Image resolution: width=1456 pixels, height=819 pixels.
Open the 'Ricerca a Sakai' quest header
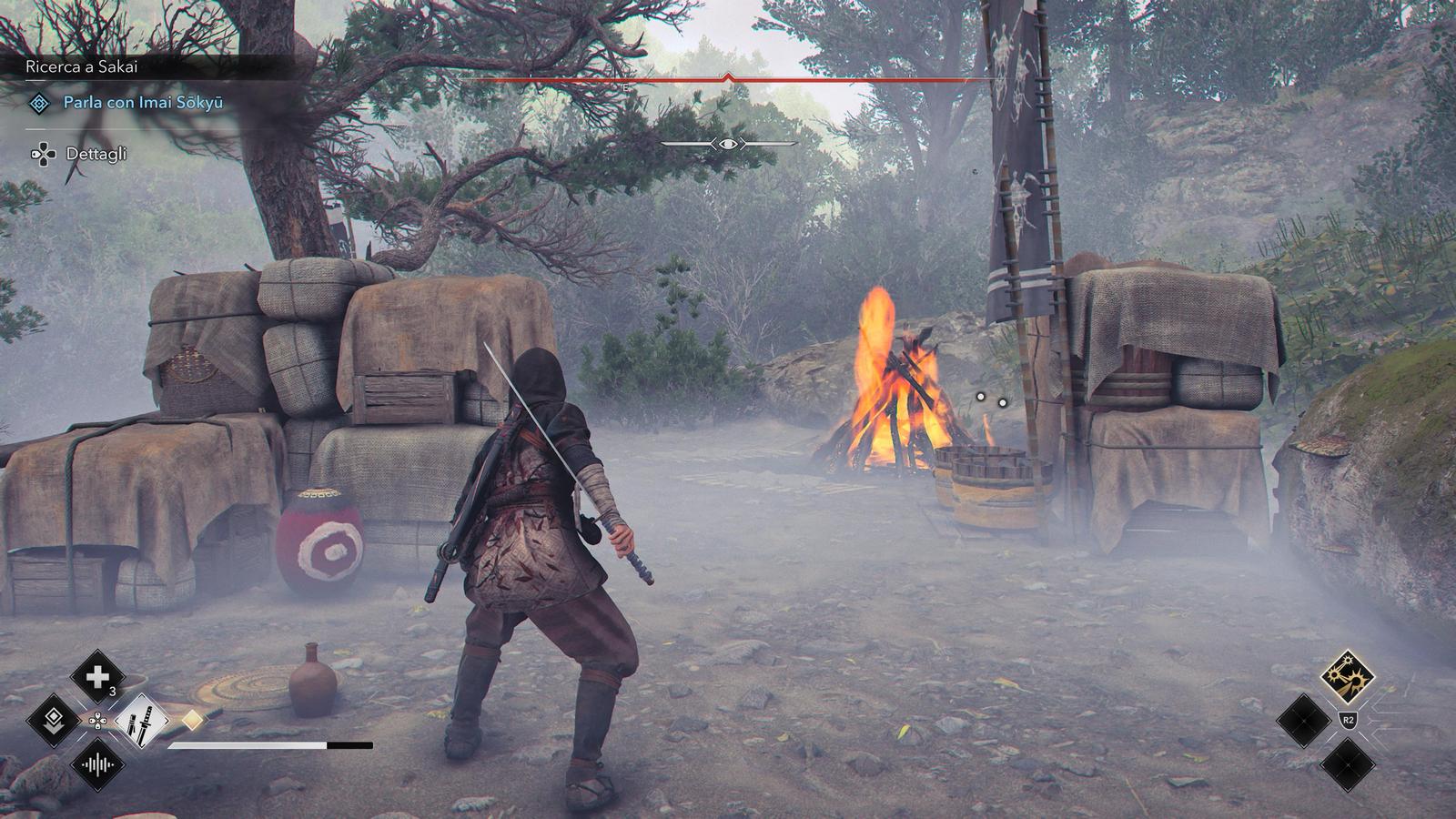pyautogui.click(x=82, y=66)
